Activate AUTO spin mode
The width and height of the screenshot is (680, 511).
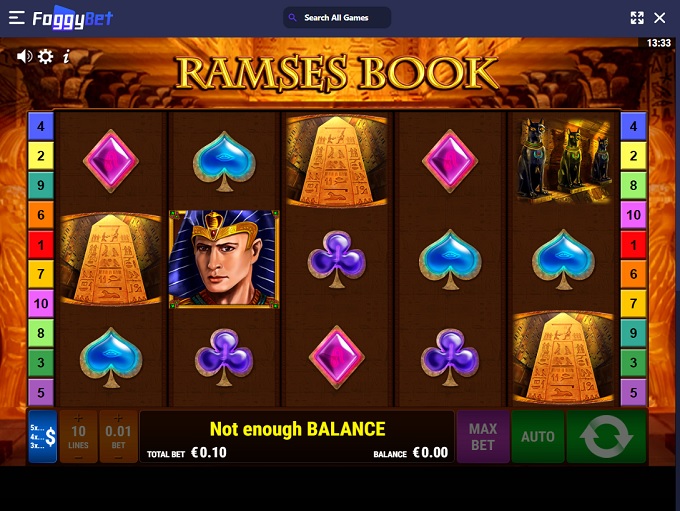pyautogui.click(x=538, y=437)
